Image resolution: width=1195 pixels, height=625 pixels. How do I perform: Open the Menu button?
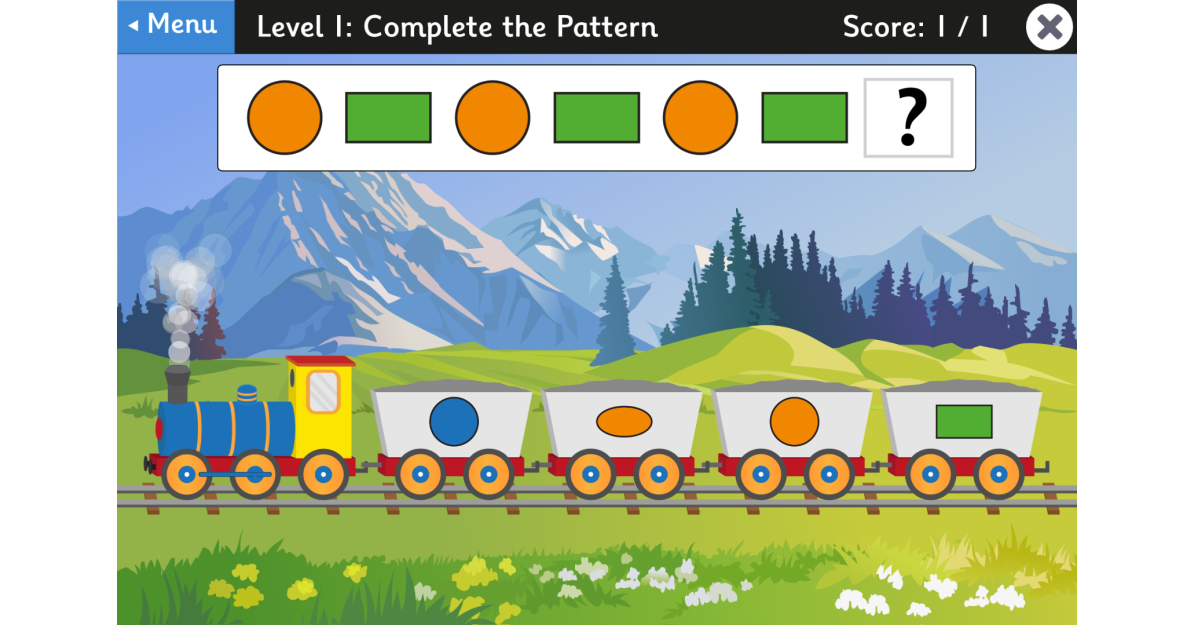click(x=176, y=26)
